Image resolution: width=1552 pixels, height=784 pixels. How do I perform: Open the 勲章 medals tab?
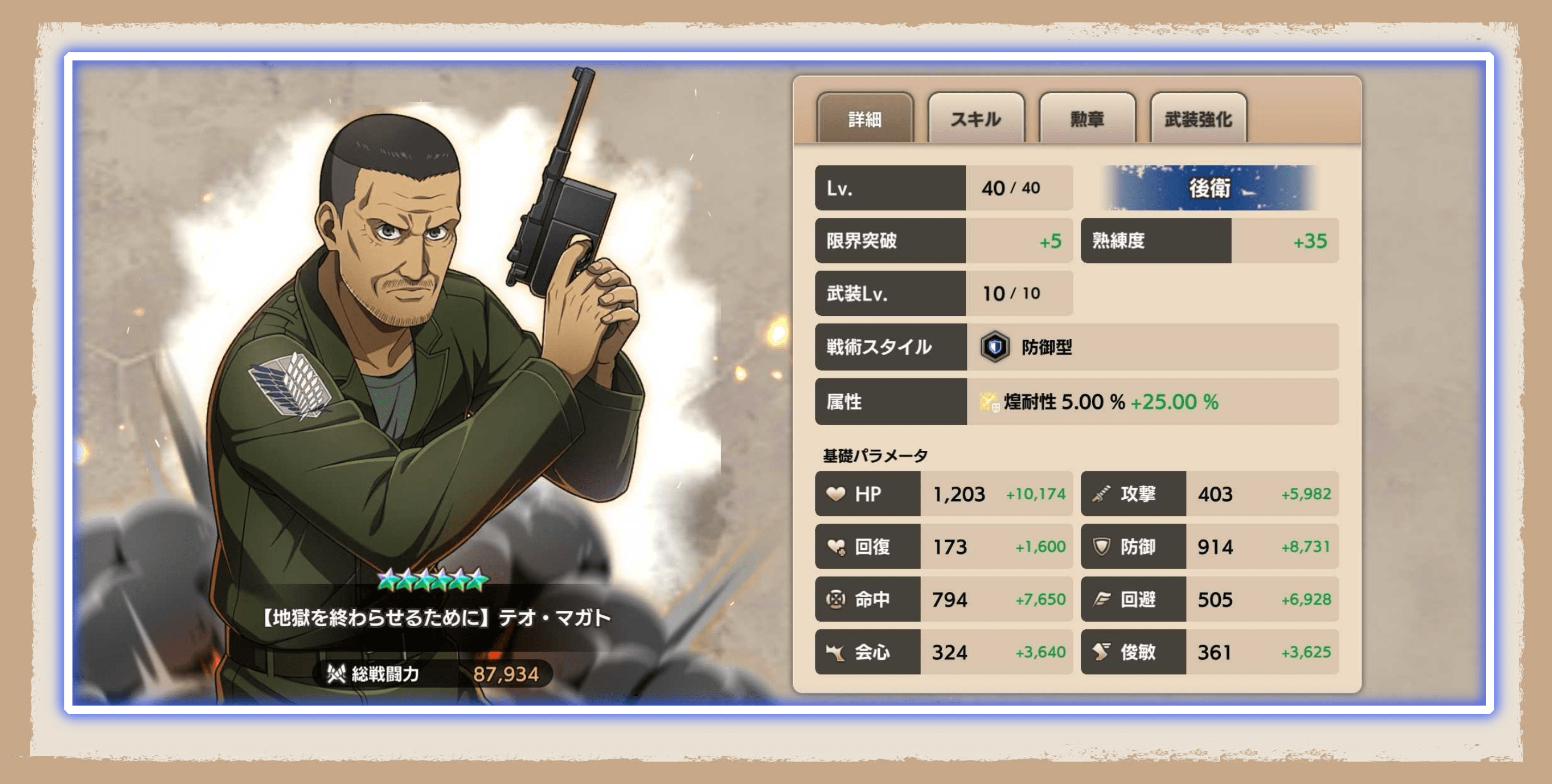[1087, 119]
